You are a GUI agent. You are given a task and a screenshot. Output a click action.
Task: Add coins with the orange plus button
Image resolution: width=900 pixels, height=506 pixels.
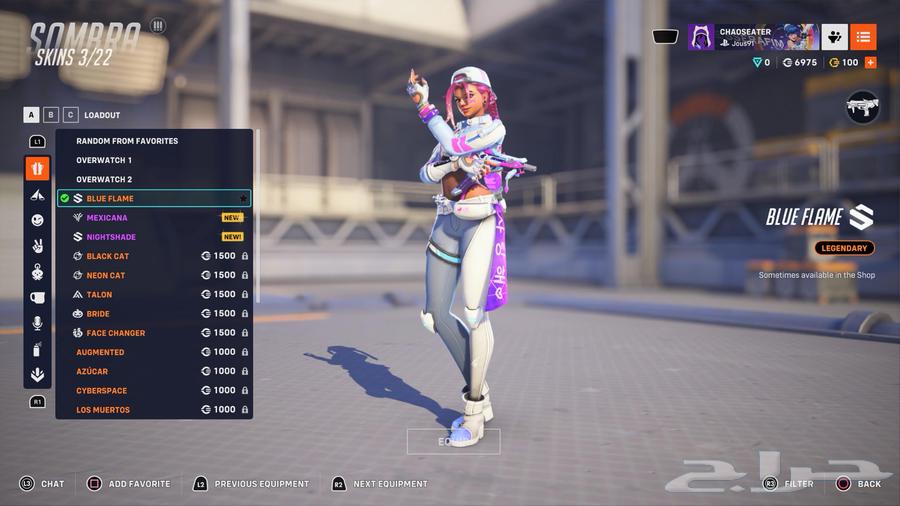click(870, 62)
